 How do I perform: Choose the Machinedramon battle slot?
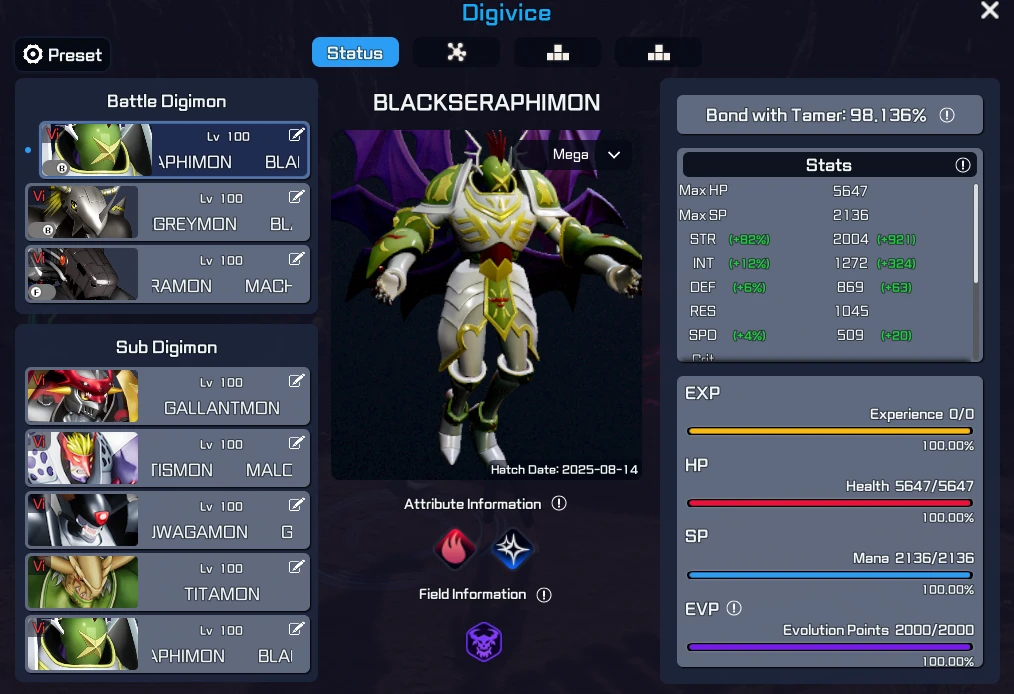coord(167,274)
